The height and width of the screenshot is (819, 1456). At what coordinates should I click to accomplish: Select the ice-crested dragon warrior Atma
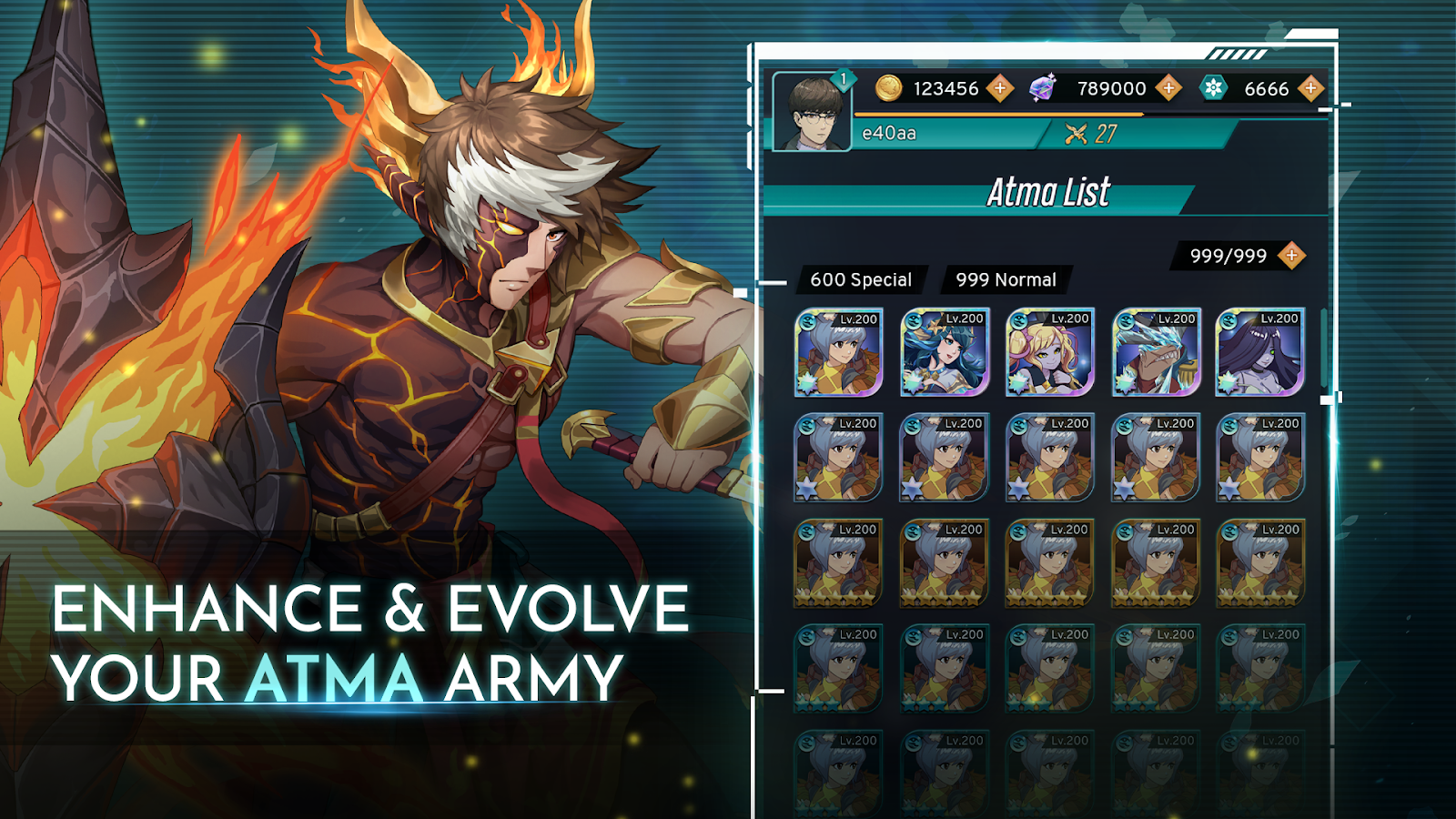(x=1155, y=353)
